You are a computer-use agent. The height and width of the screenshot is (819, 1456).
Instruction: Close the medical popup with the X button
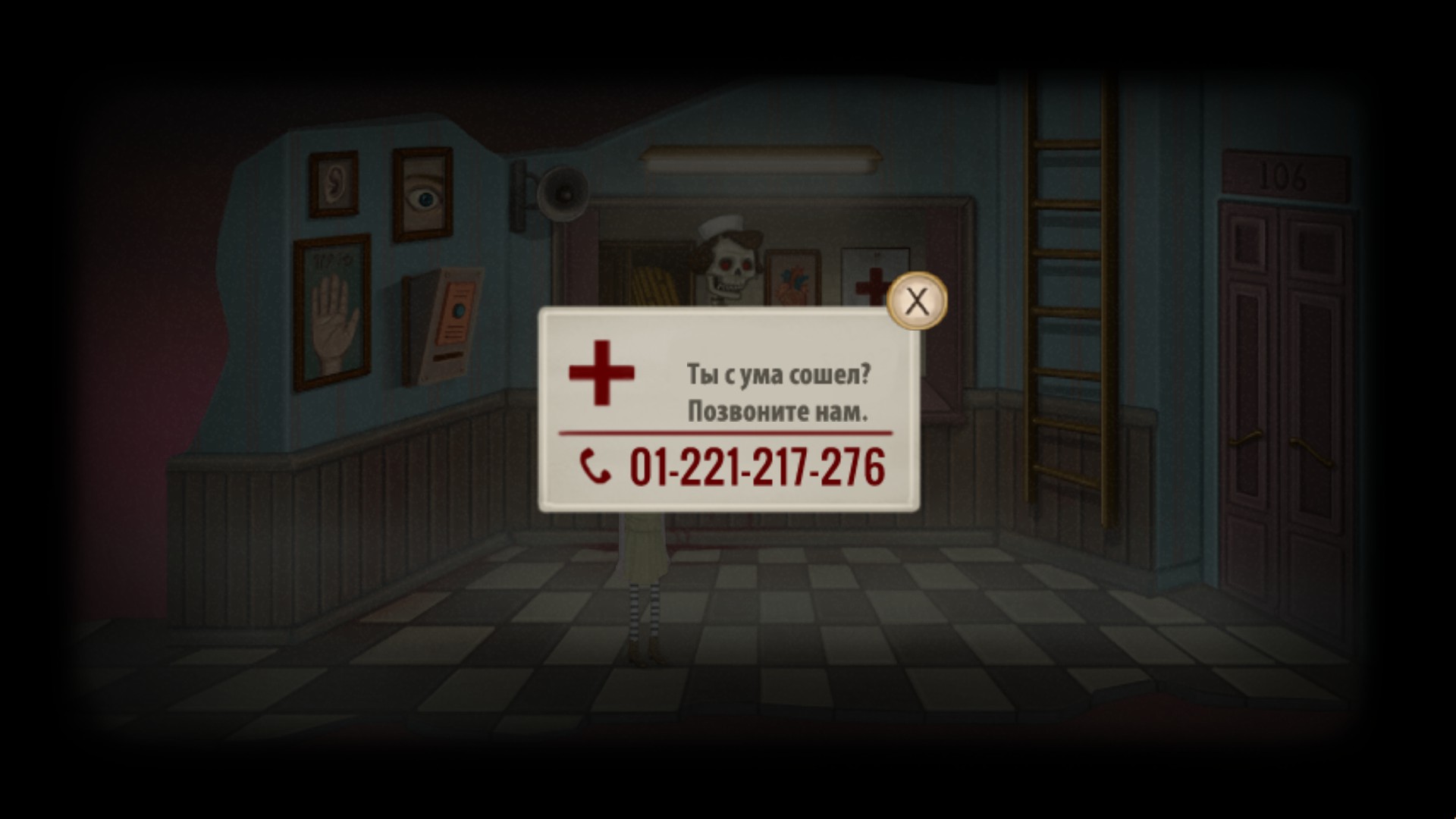[918, 301]
